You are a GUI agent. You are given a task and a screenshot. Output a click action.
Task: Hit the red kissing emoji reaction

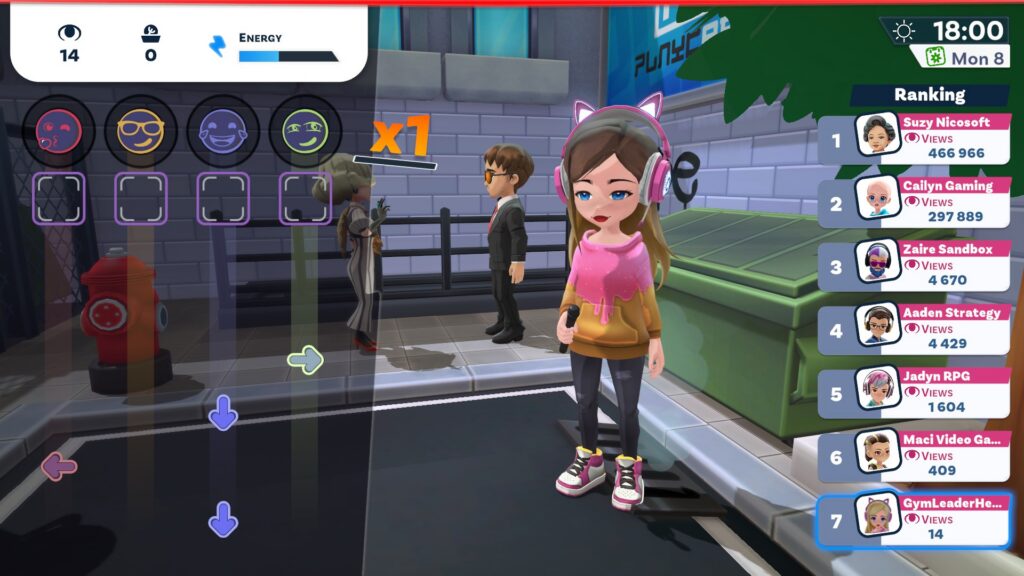(x=59, y=131)
